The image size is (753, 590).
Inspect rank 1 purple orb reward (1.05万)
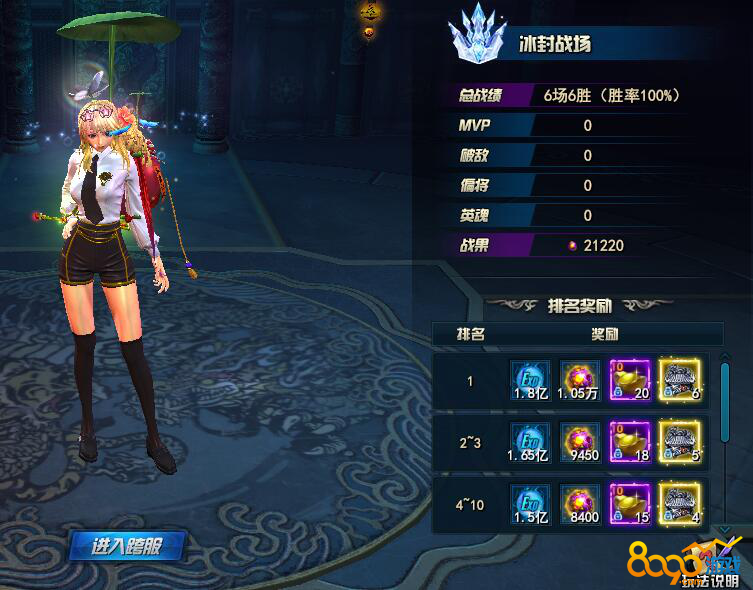(580, 381)
